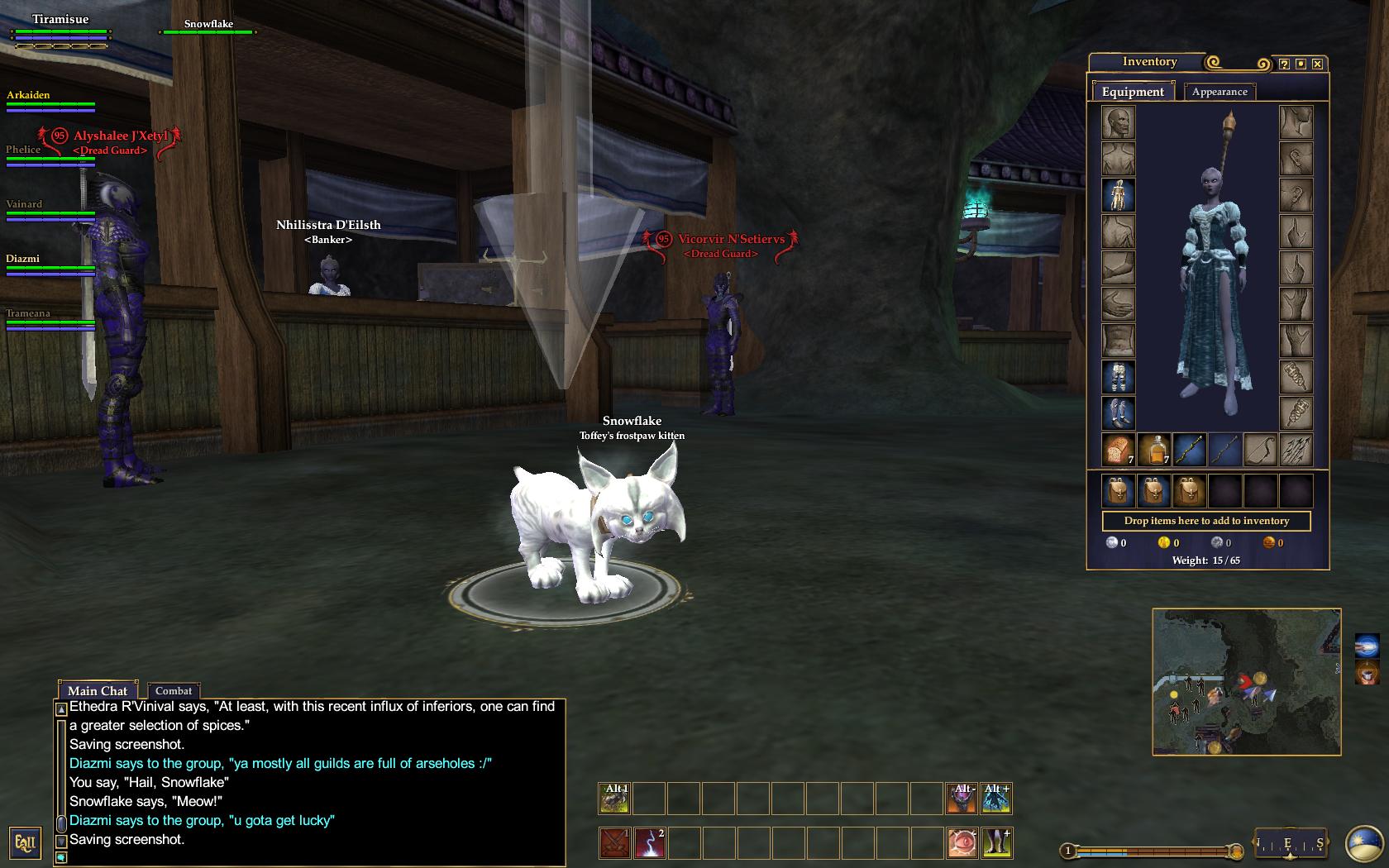The height and width of the screenshot is (868, 1389).
Task: Click the mount icon labeled Alt-
Action: point(962,796)
